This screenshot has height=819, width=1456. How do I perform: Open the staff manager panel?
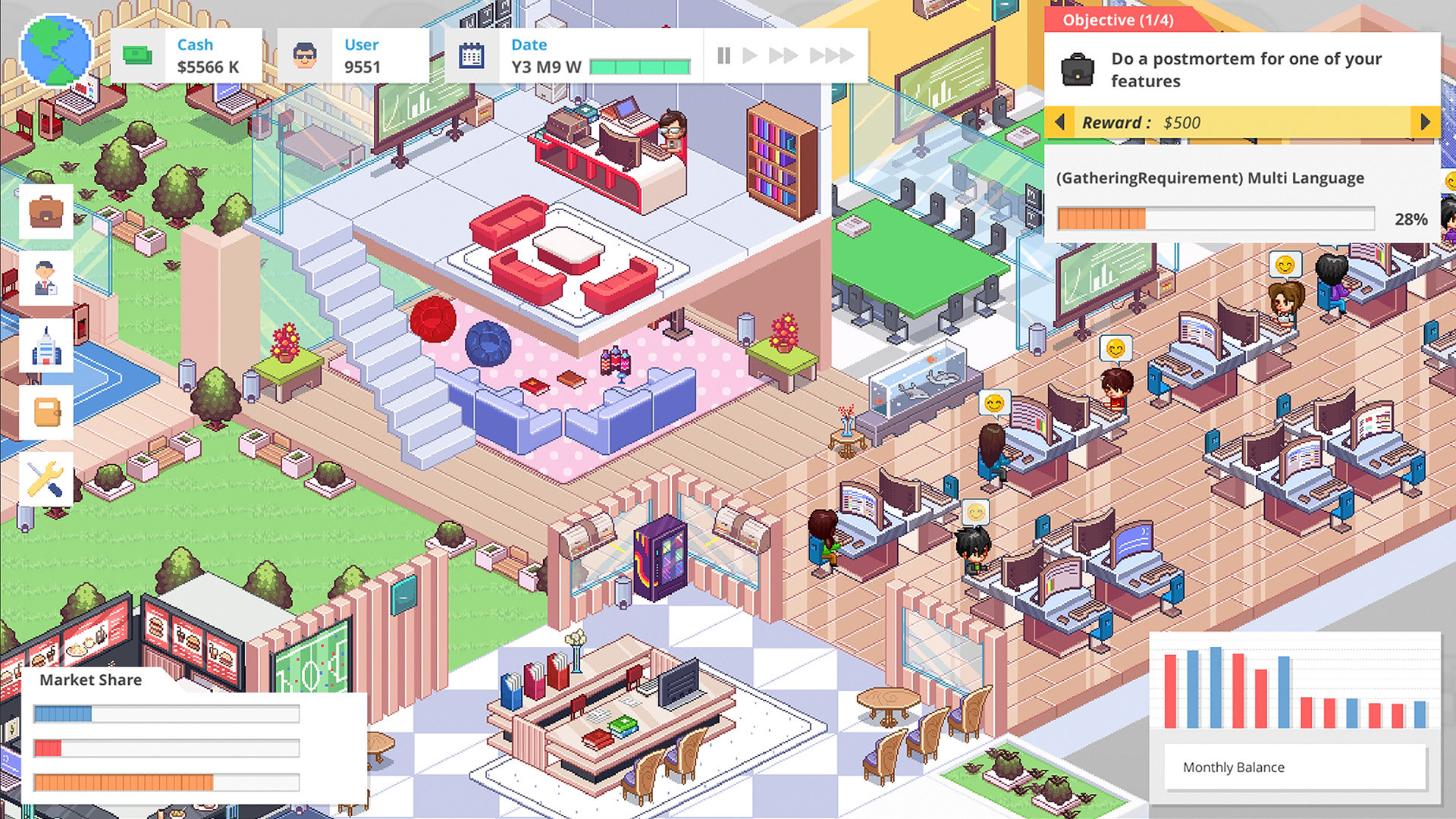[x=47, y=278]
